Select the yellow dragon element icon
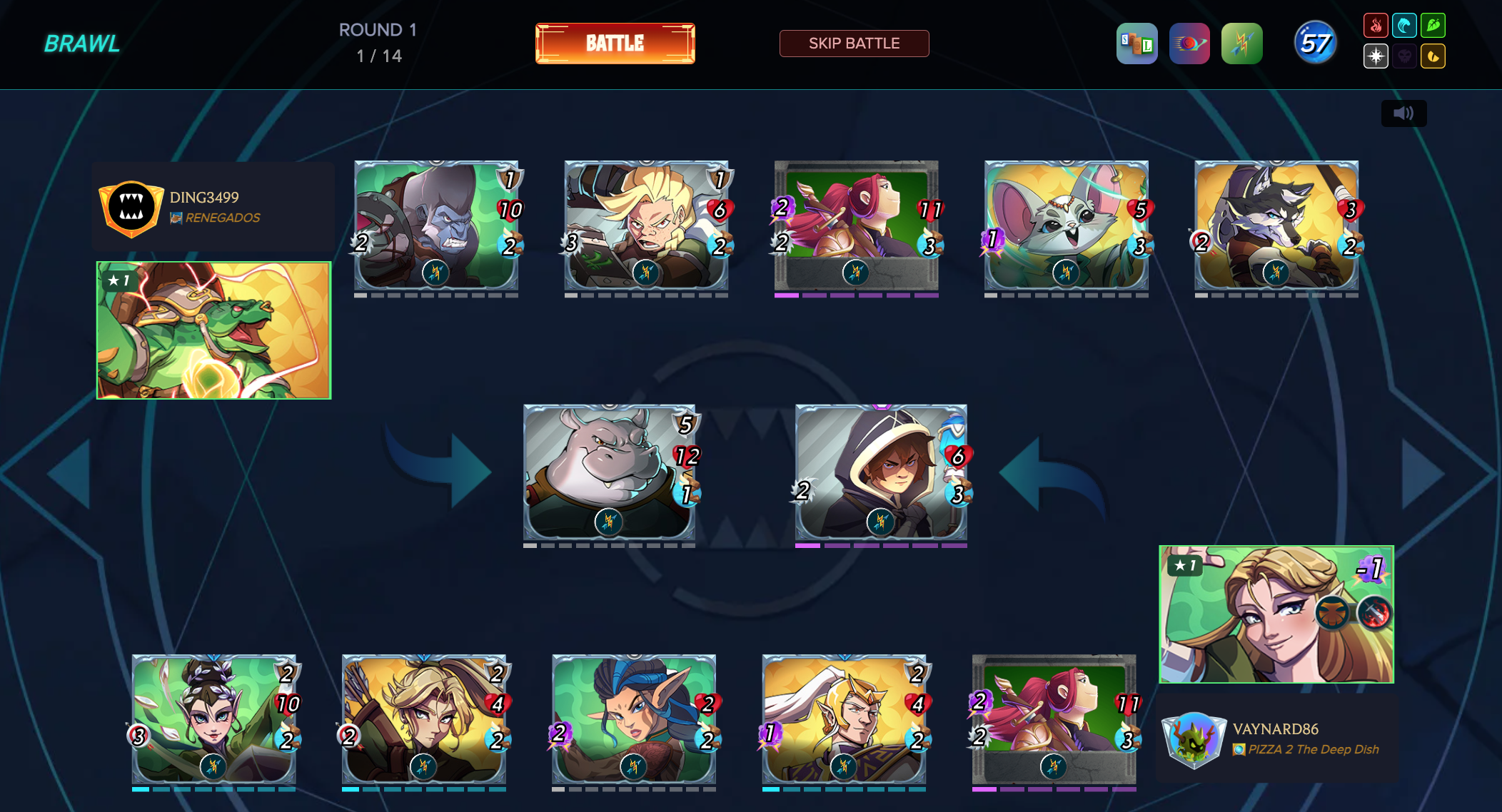The height and width of the screenshot is (812, 1502). tap(1433, 56)
